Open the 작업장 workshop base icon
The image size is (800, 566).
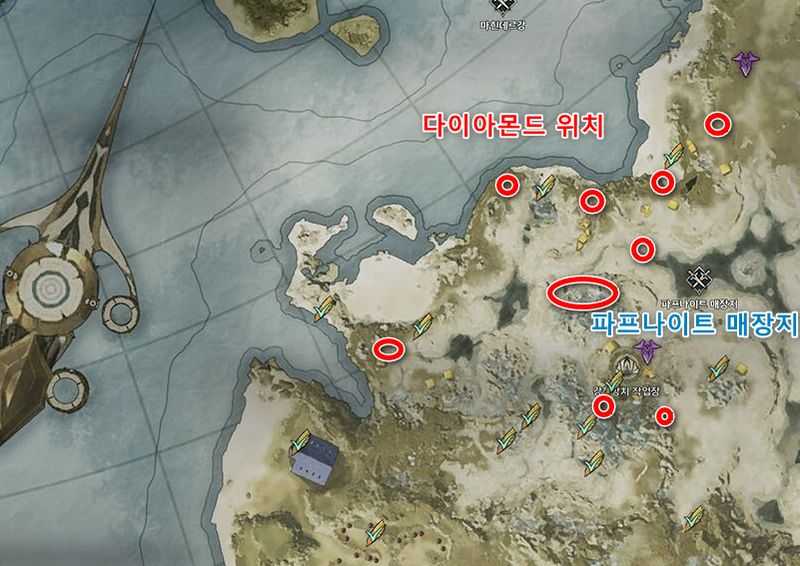(627, 365)
